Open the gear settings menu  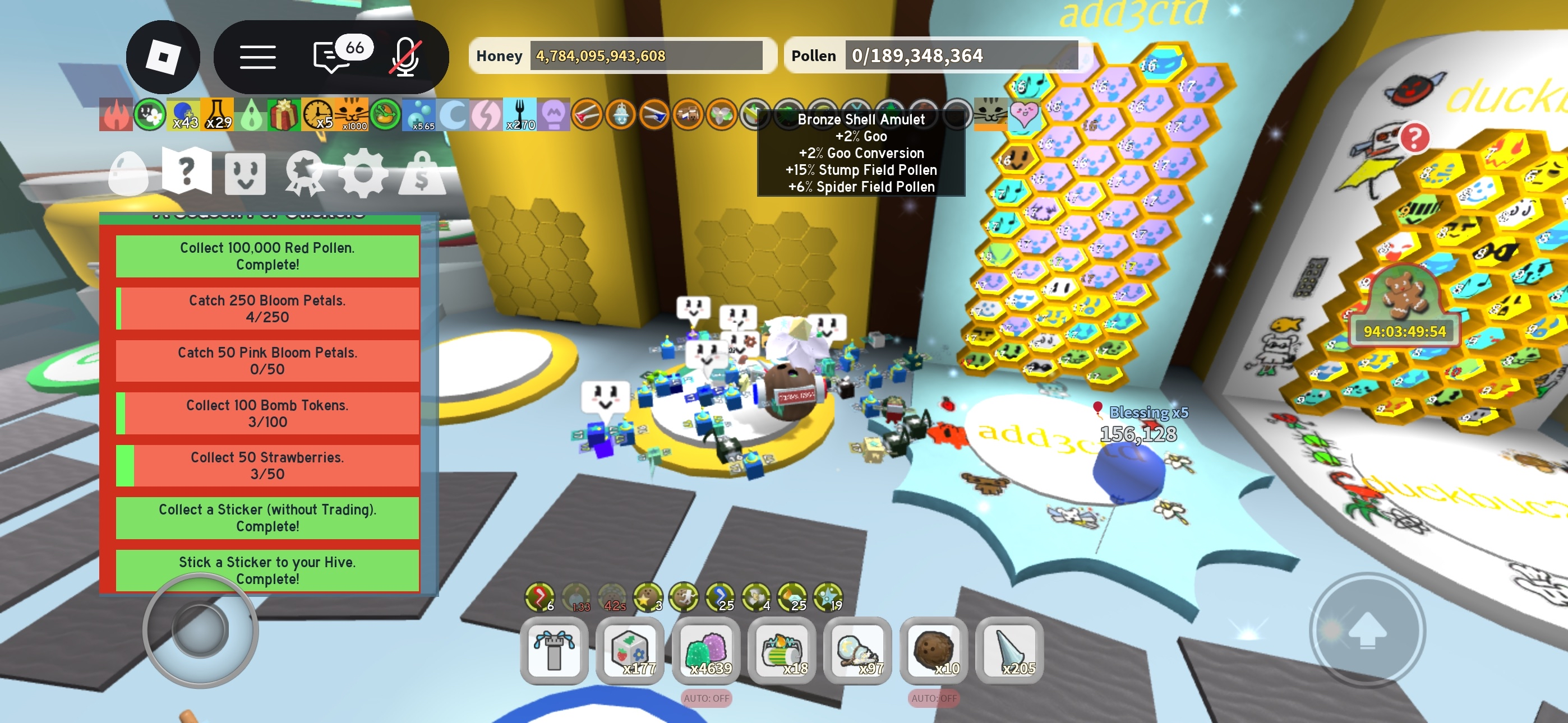[x=363, y=173]
